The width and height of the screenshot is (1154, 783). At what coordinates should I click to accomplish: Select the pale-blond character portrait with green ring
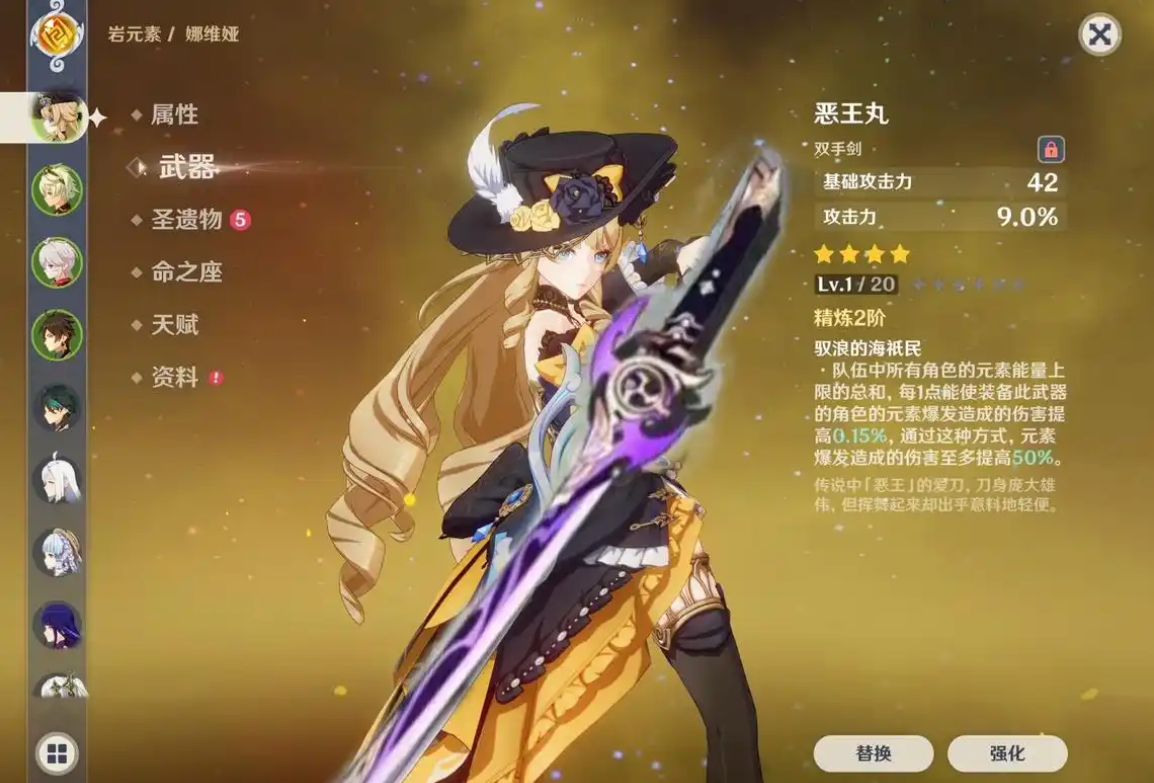56,190
